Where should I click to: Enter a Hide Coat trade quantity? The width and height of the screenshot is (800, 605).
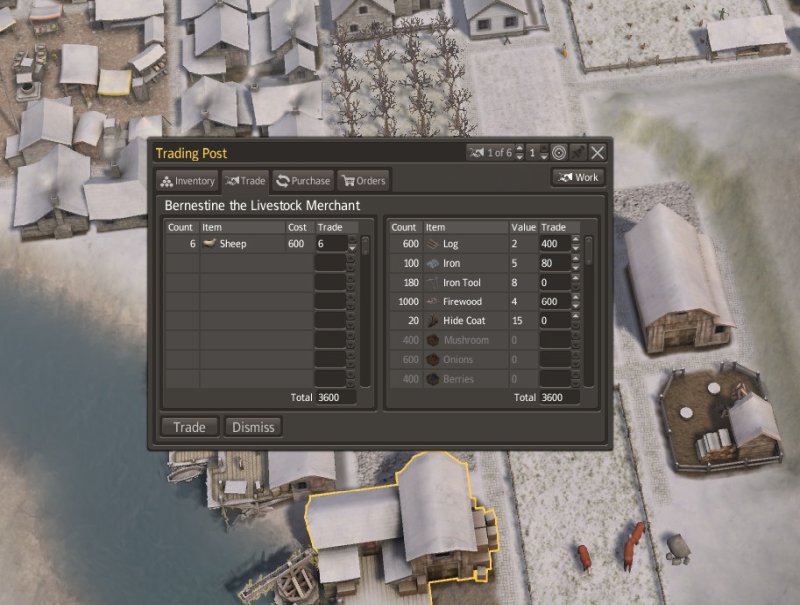point(553,321)
